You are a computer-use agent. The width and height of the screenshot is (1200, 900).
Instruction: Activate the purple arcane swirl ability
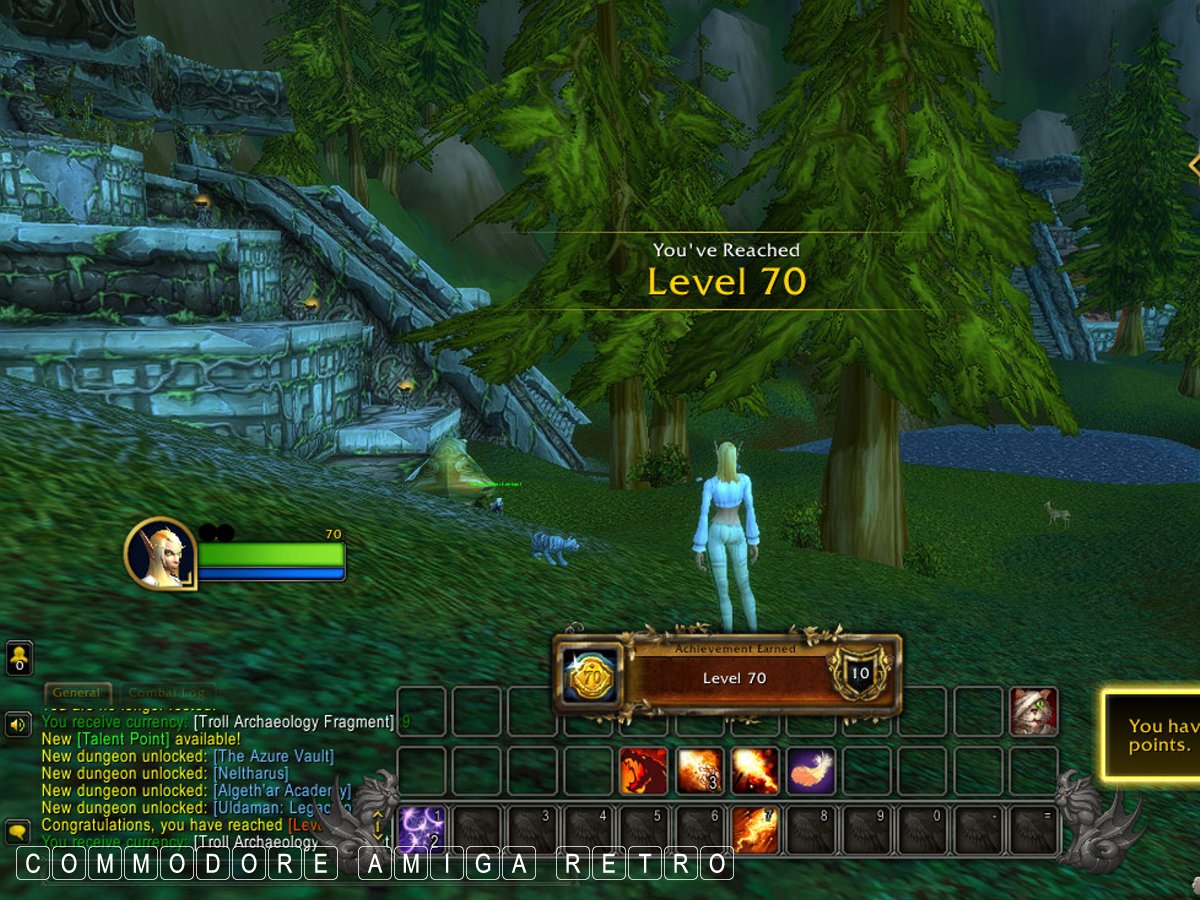pos(422,830)
